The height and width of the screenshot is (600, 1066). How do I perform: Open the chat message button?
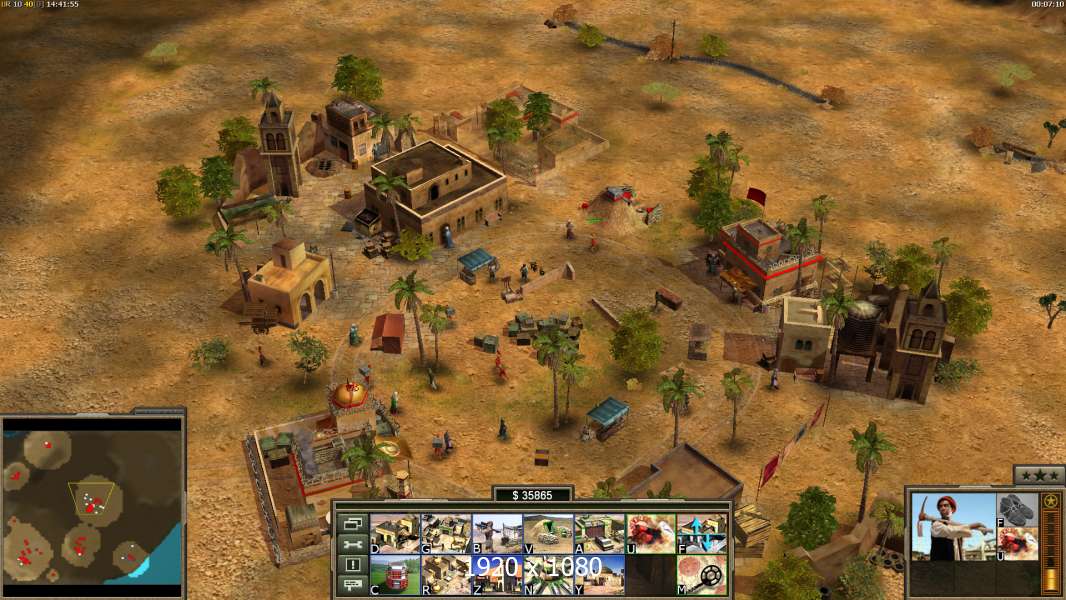point(351,586)
